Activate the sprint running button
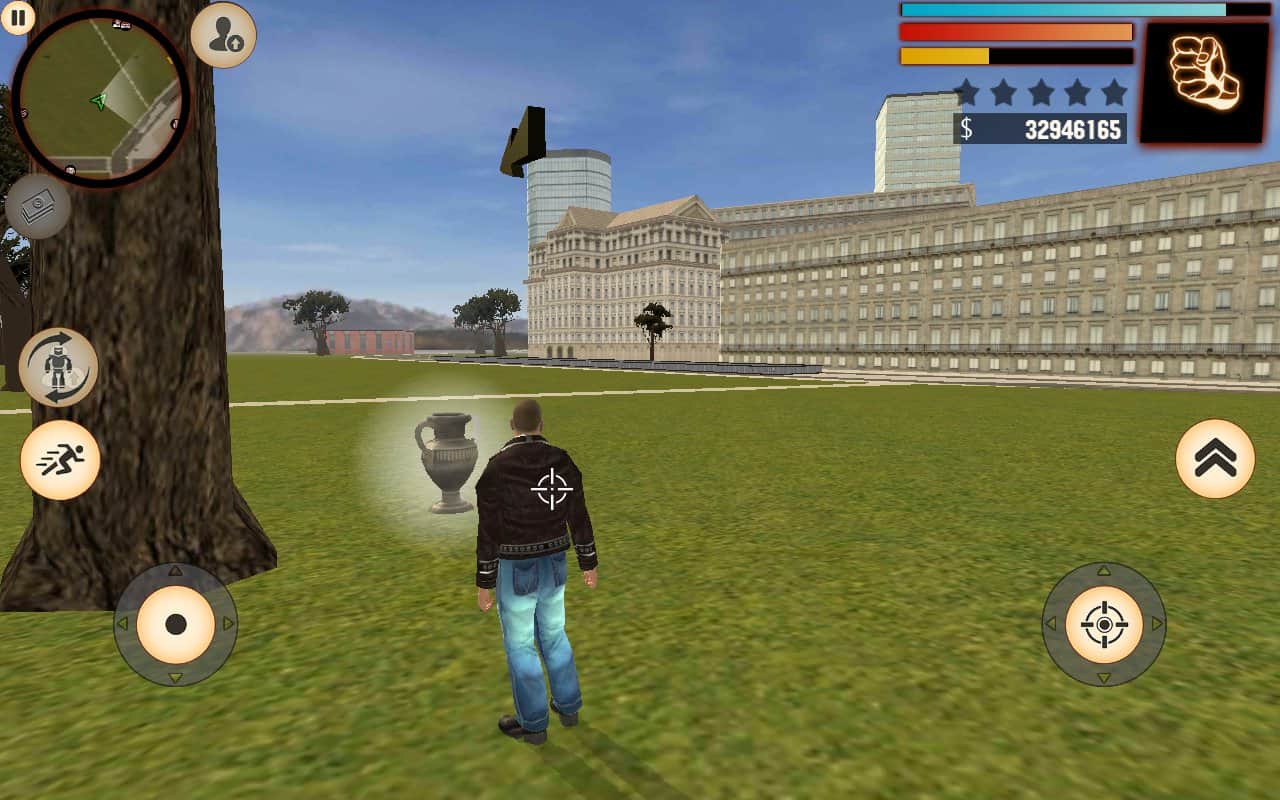 [60, 460]
